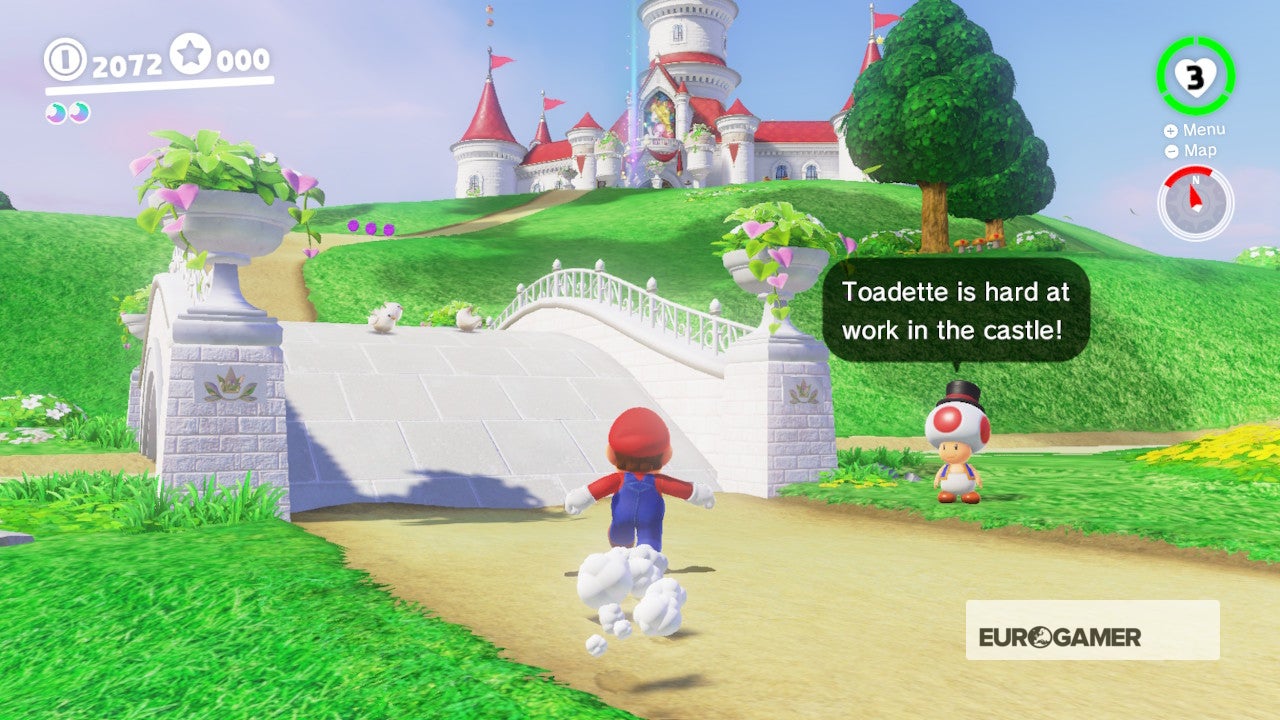Click the first purple regional coin icon
This screenshot has width=1280, height=720.
pyautogui.click(x=56, y=113)
